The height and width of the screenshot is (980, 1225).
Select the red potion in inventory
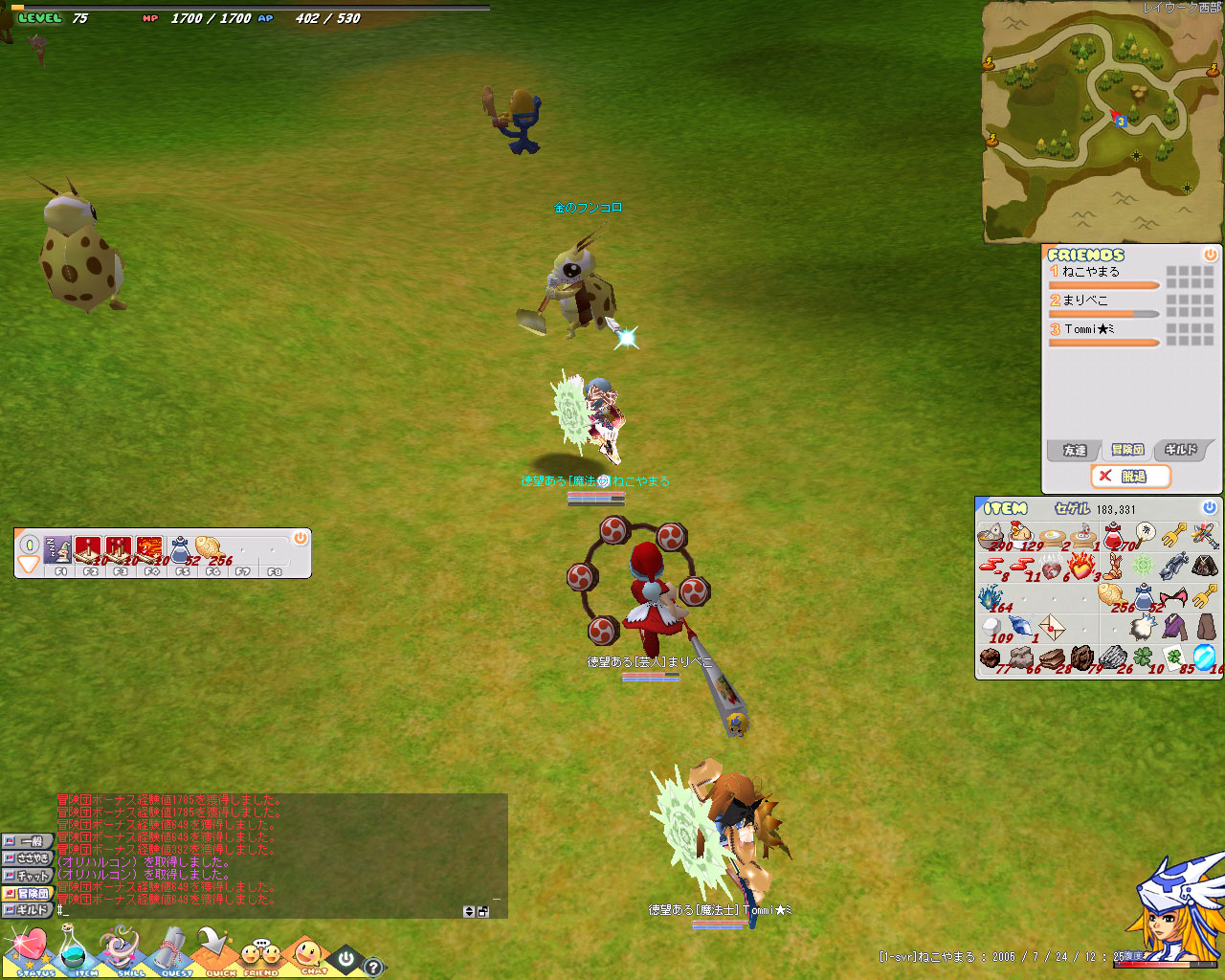(1113, 536)
